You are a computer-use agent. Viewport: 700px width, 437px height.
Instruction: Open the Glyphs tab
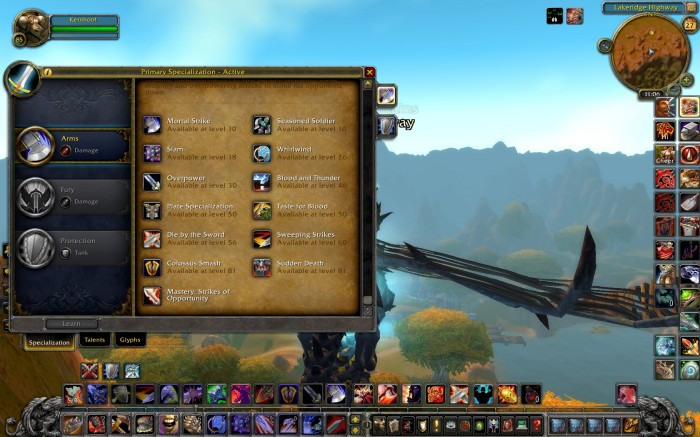coord(130,341)
